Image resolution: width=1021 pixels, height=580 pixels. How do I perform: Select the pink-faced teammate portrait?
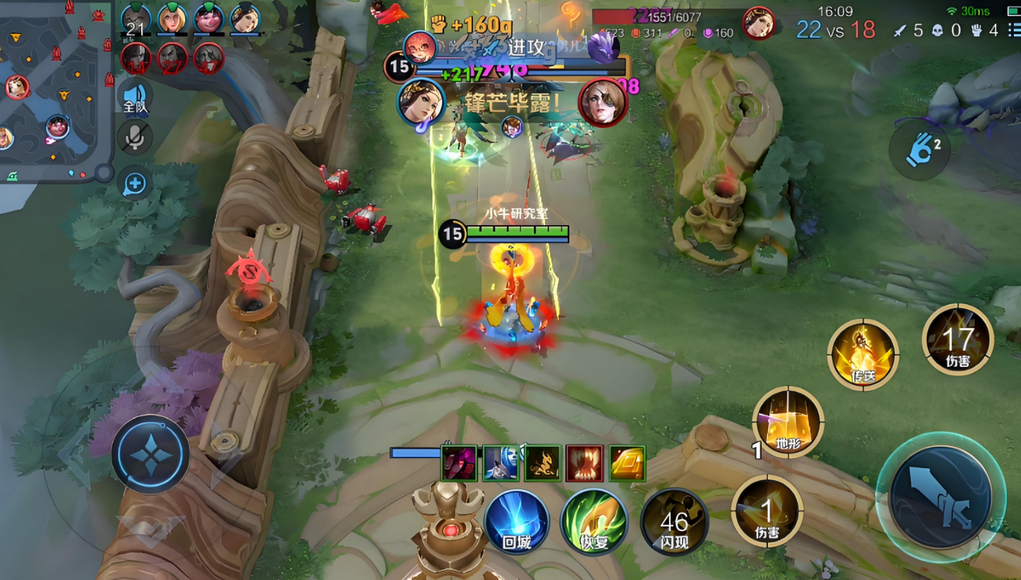coord(208,19)
